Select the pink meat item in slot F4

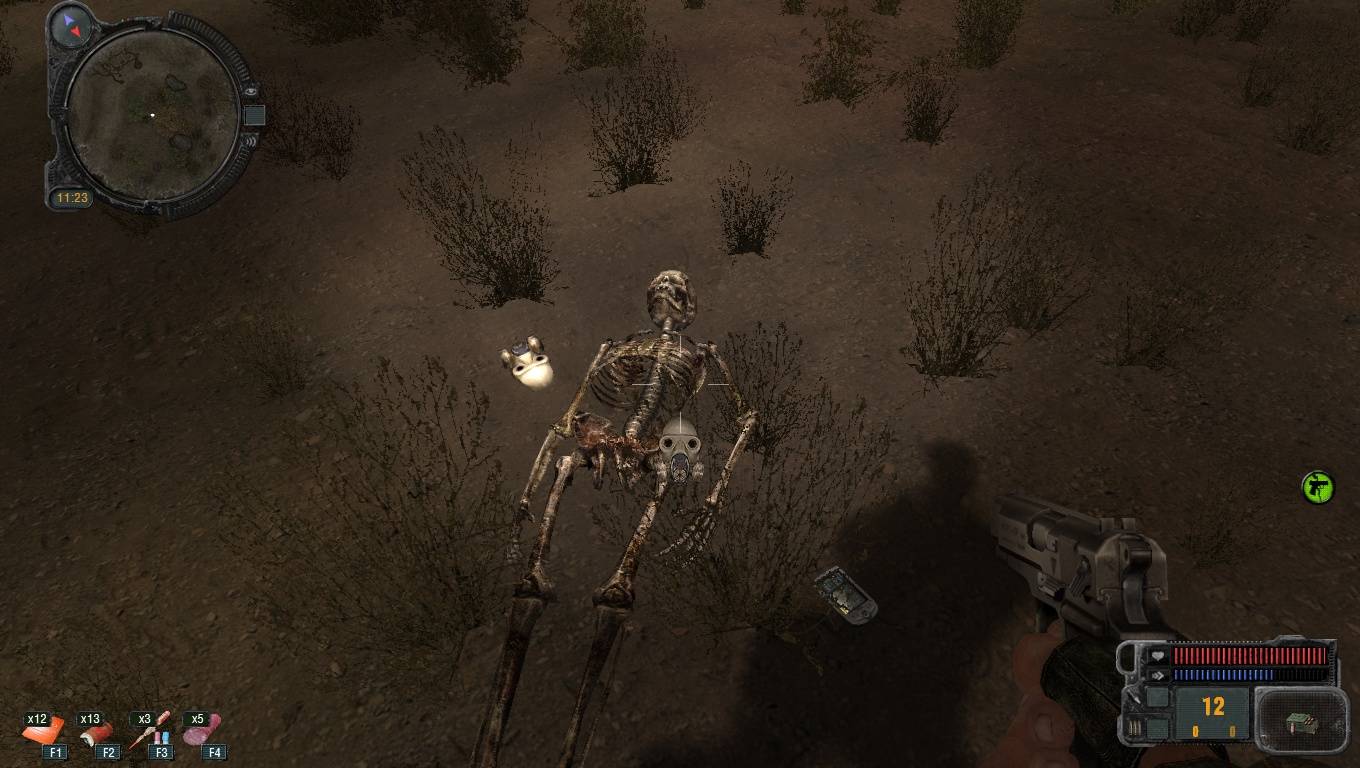pyautogui.click(x=203, y=731)
